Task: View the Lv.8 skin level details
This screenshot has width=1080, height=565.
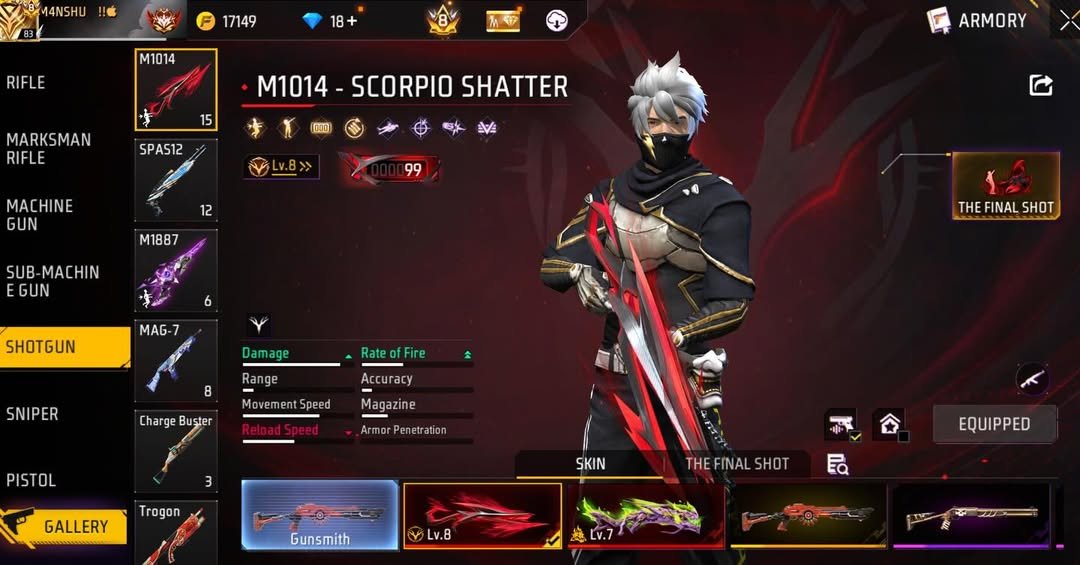Action: 282,167
